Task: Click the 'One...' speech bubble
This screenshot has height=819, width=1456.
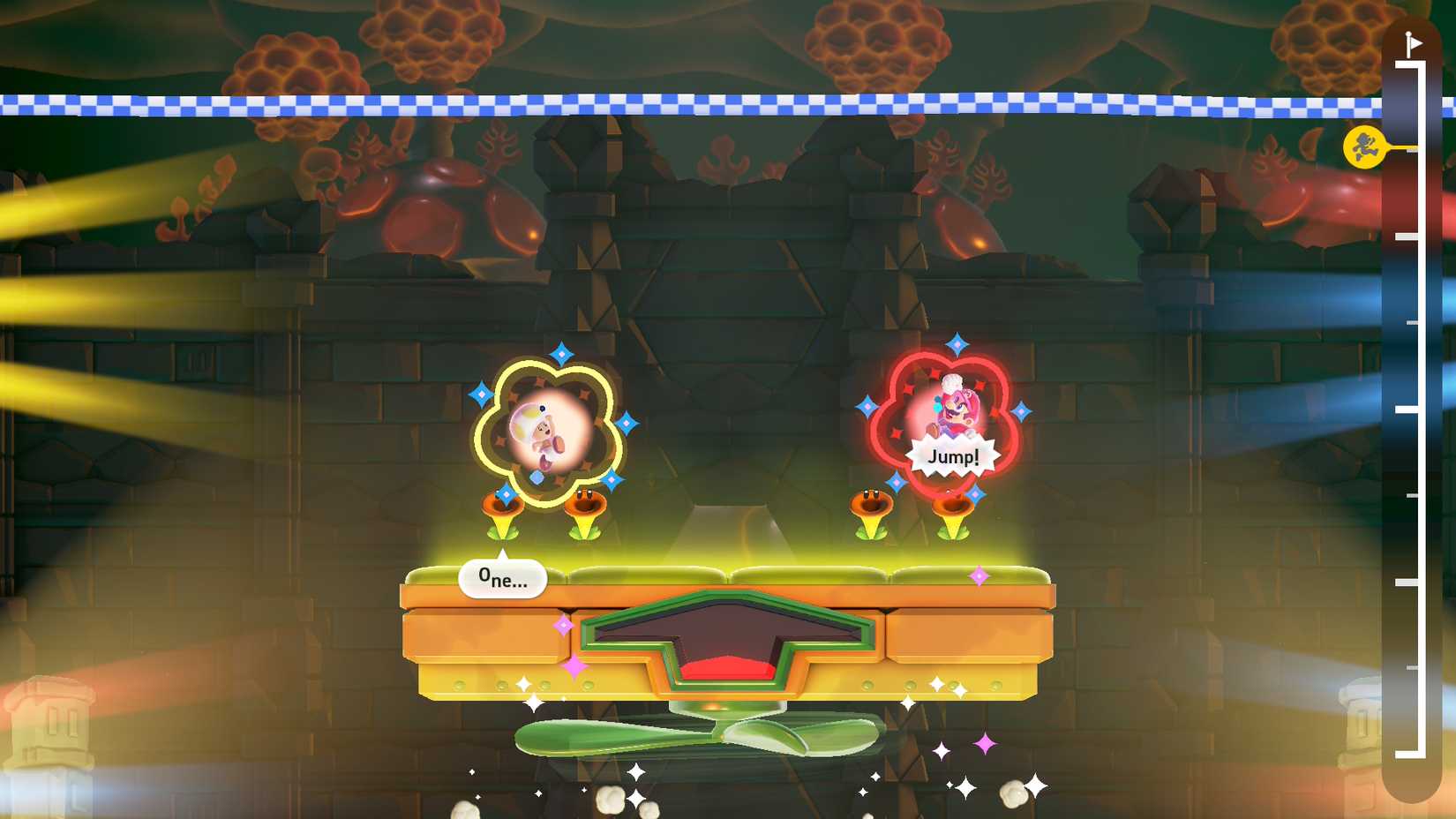Action: click(501, 579)
